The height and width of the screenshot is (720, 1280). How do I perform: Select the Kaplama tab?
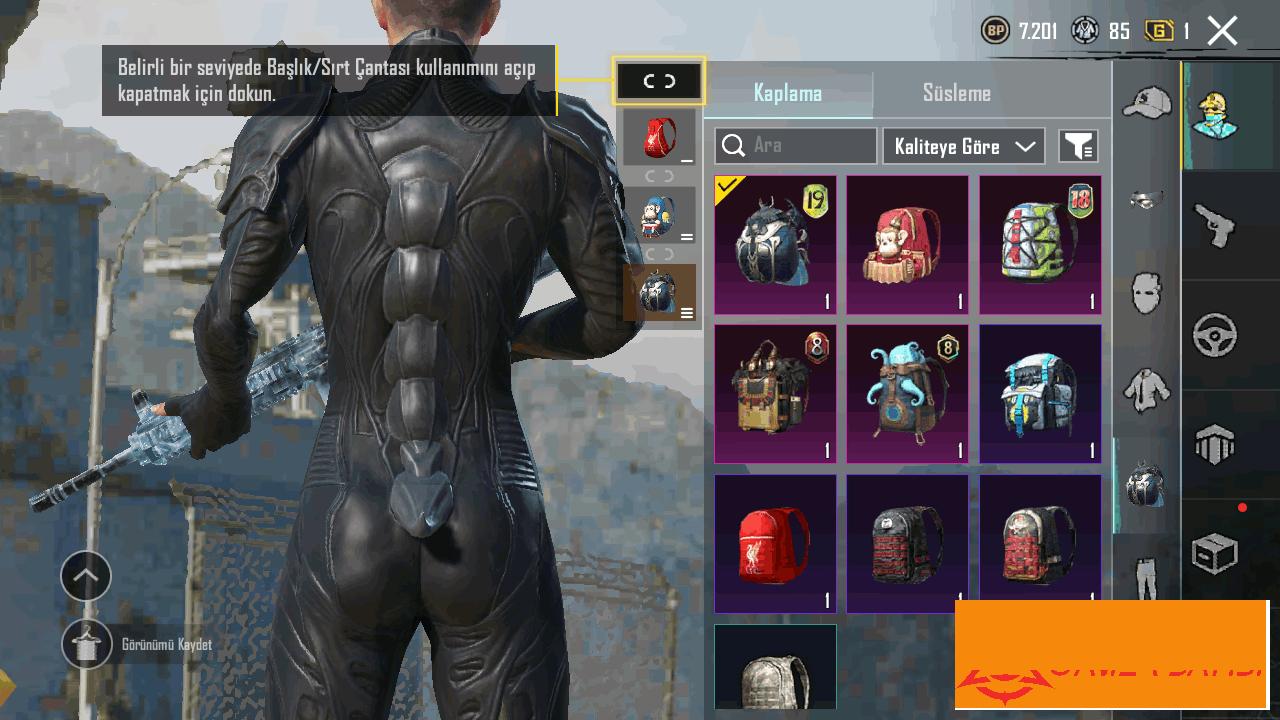point(788,93)
